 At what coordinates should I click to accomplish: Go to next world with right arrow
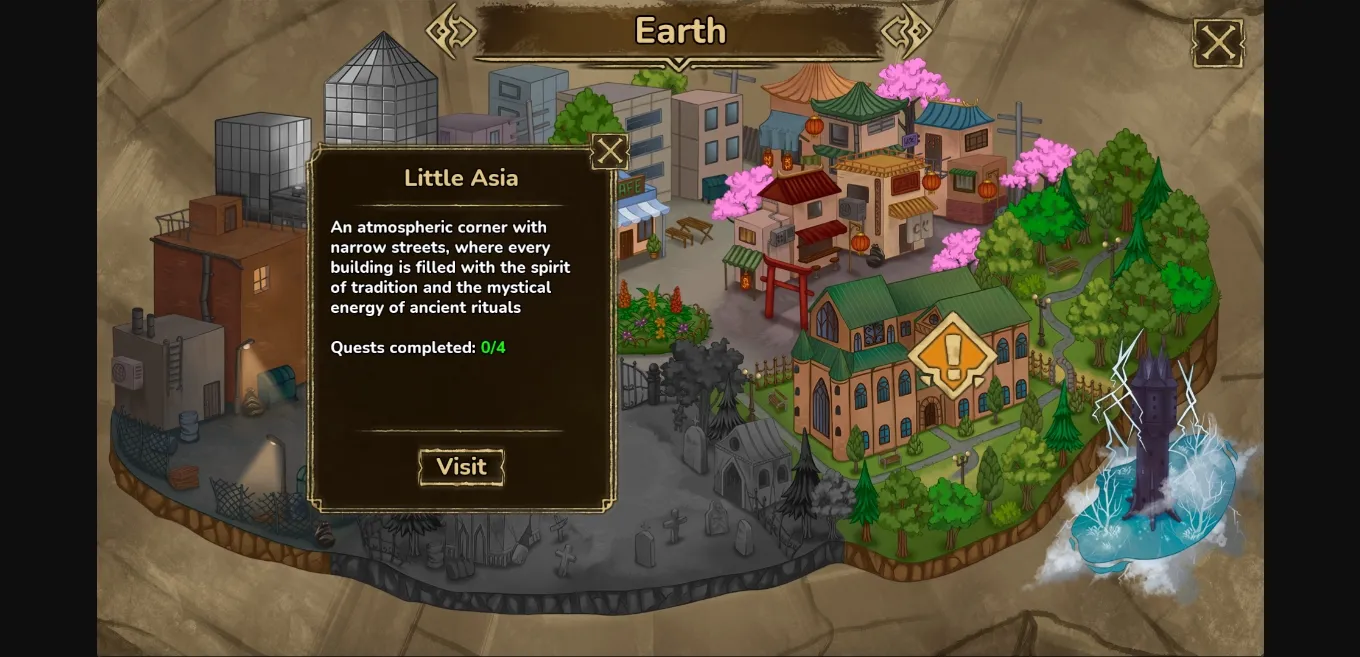pyautogui.click(x=906, y=31)
